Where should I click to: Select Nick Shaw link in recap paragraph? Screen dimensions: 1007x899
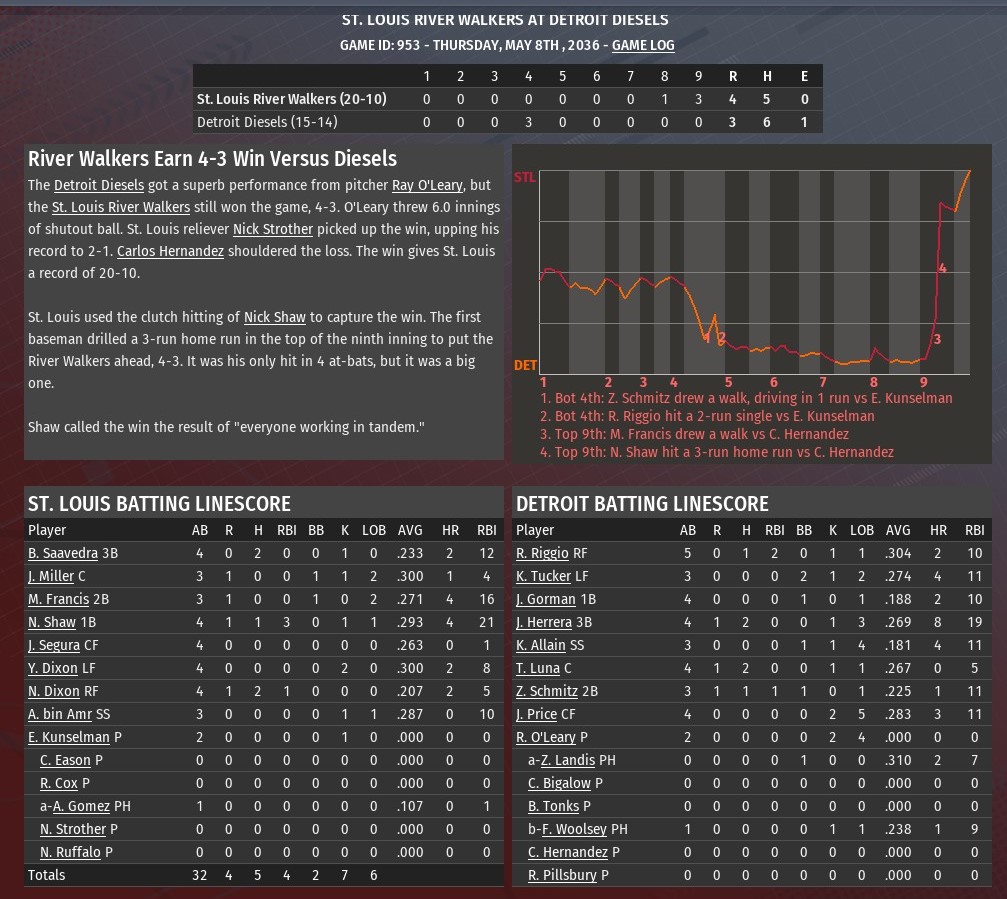coord(275,317)
